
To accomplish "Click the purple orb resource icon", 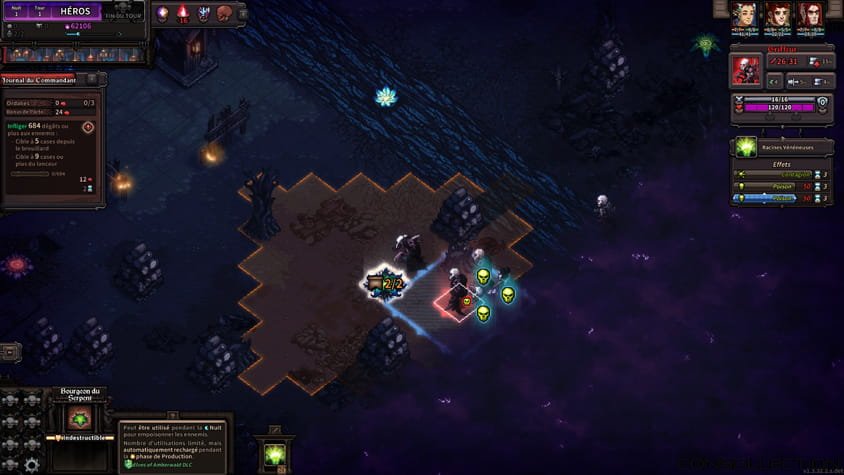I will [x=163, y=12].
